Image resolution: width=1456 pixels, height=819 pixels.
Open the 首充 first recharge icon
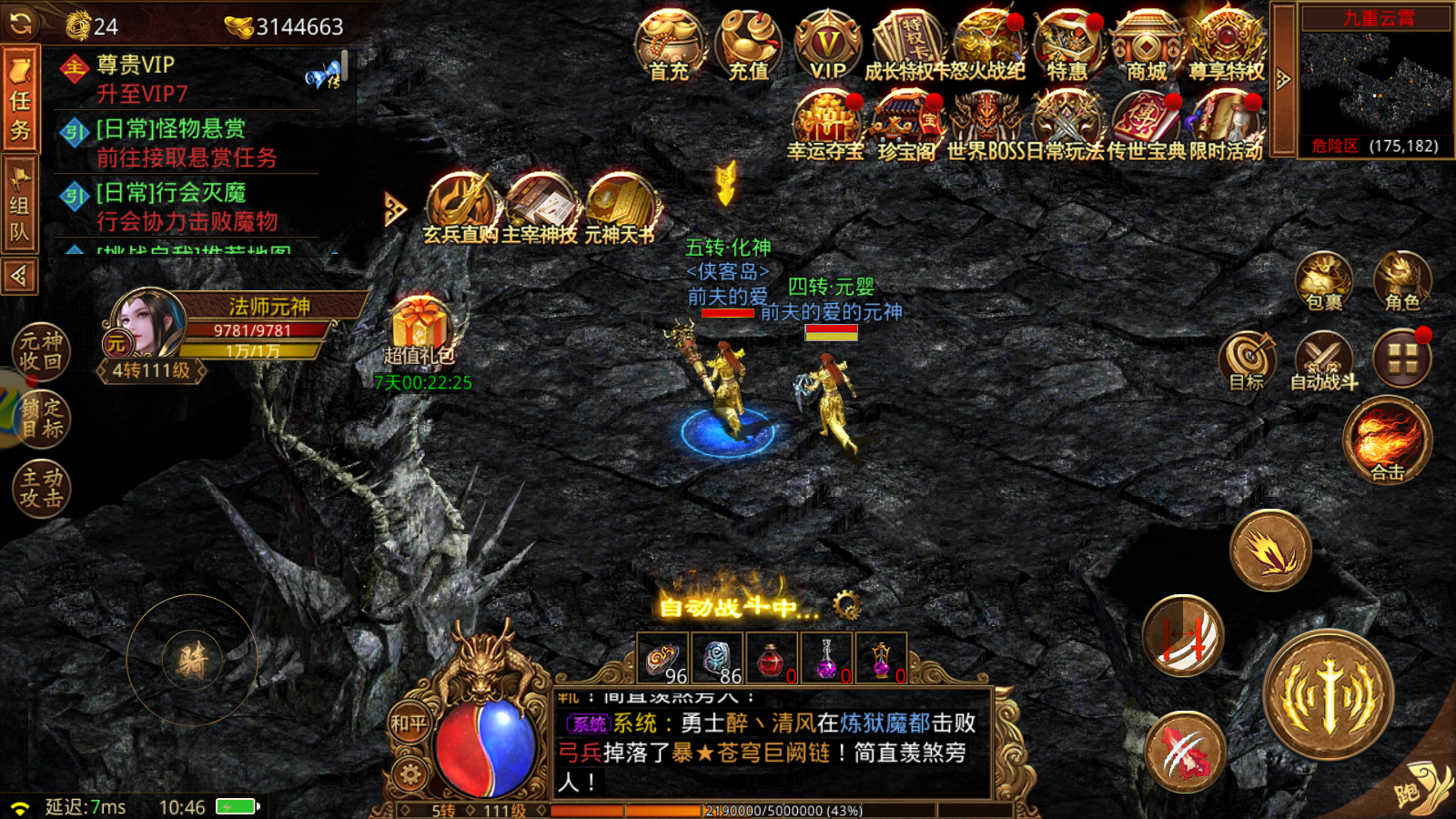pyautogui.click(x=670, y=45)
